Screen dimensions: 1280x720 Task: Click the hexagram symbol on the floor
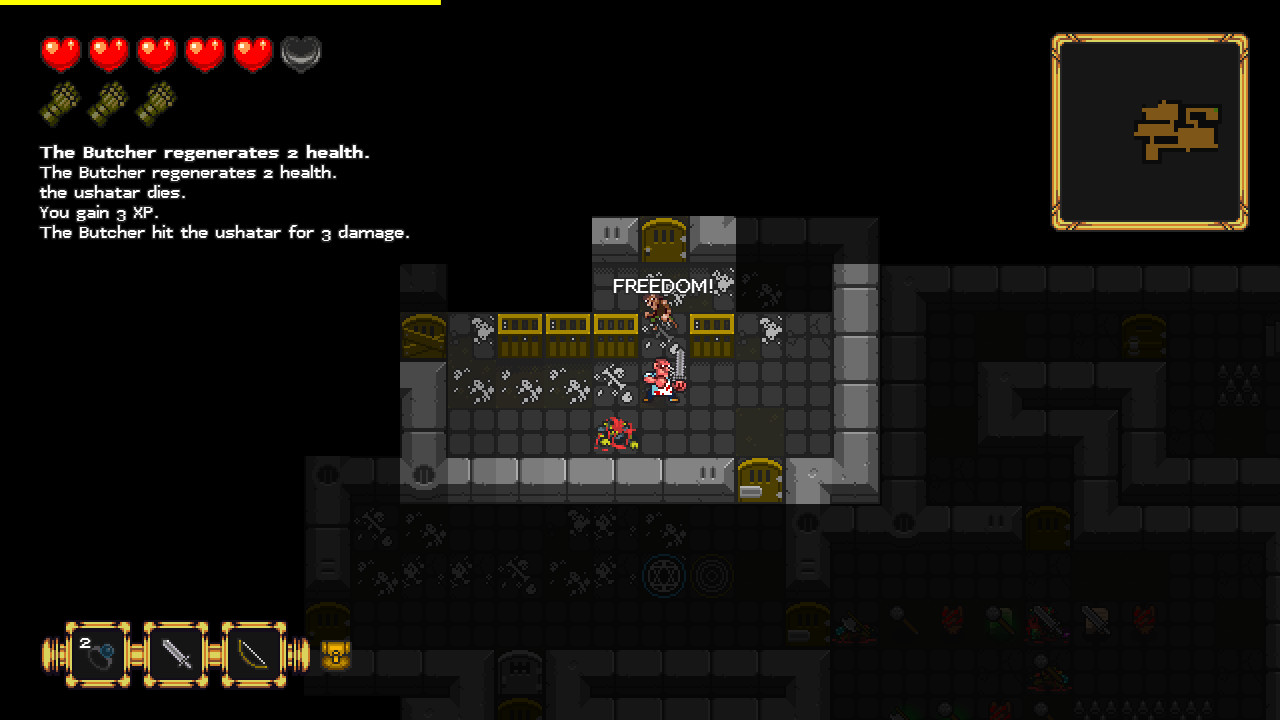pyautogui.click(x=666, y=575)
